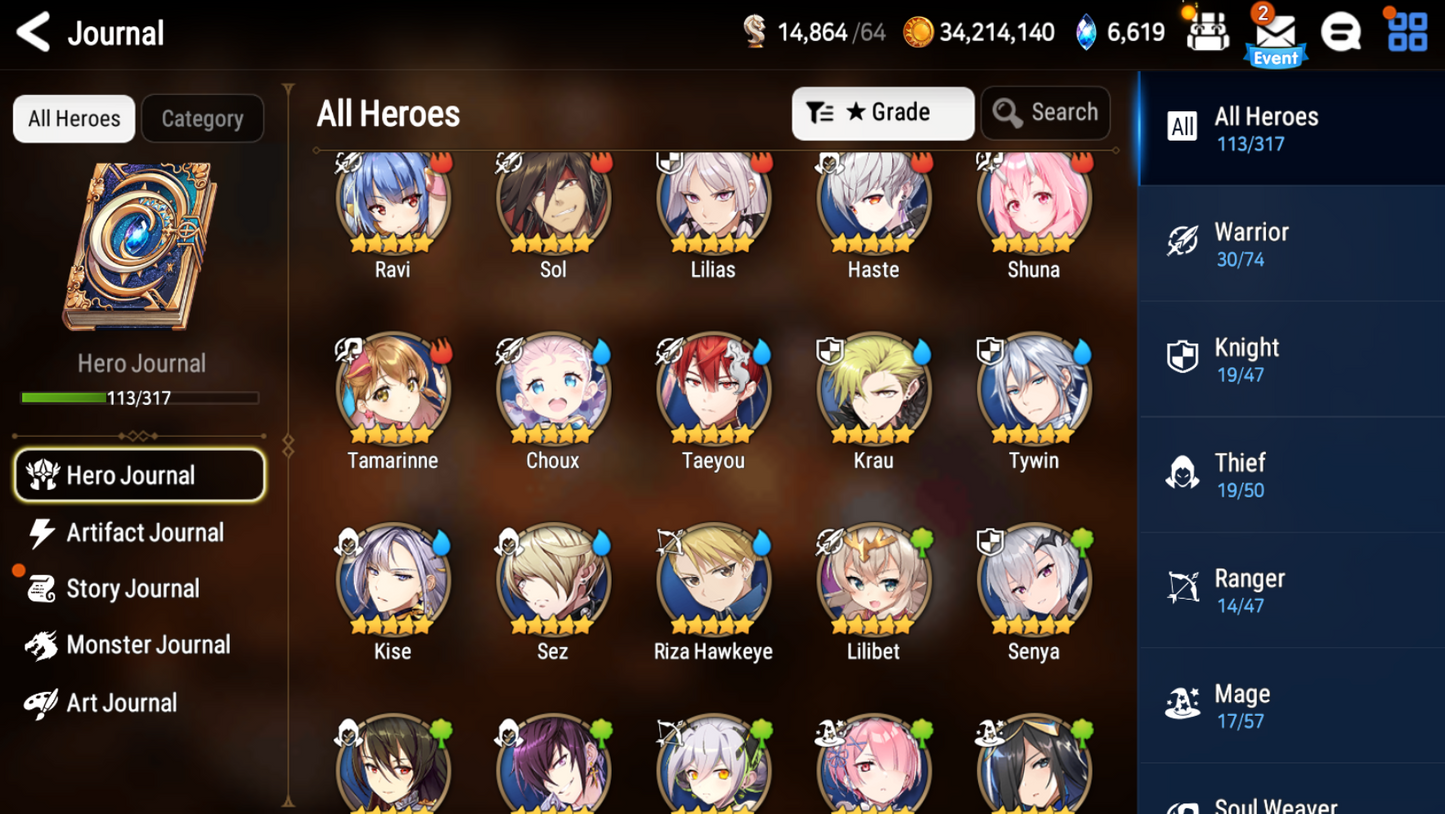Filter heroes by Mage class
The height and width of the screenshot is (814, 1445).
[1290, 705]
